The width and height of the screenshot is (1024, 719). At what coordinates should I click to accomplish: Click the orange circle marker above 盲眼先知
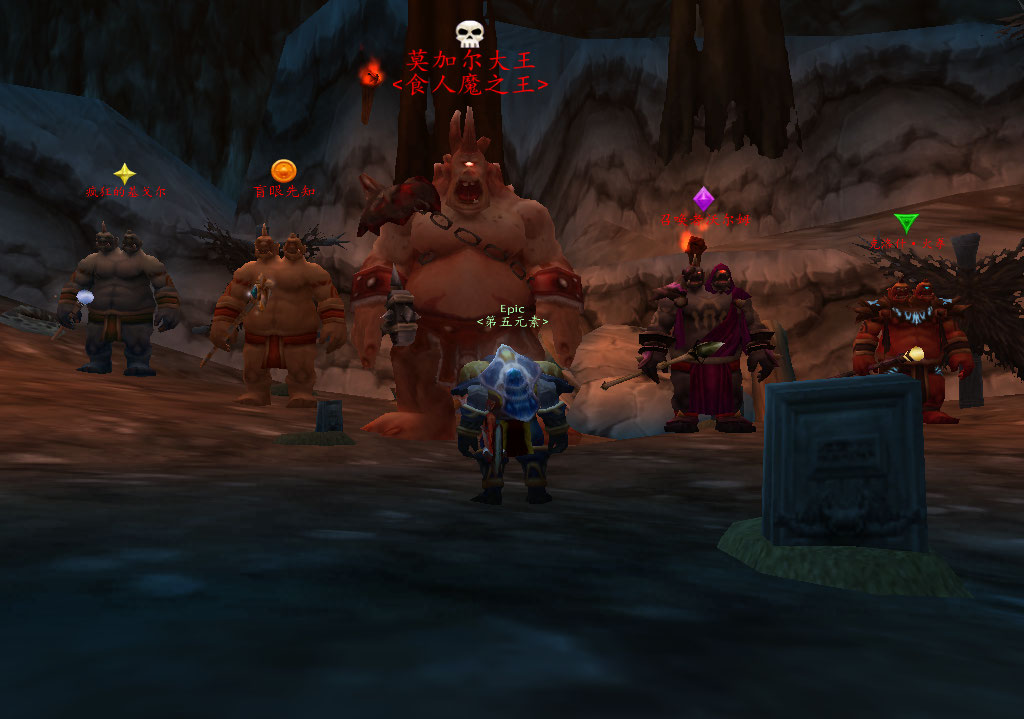(283, 171)
